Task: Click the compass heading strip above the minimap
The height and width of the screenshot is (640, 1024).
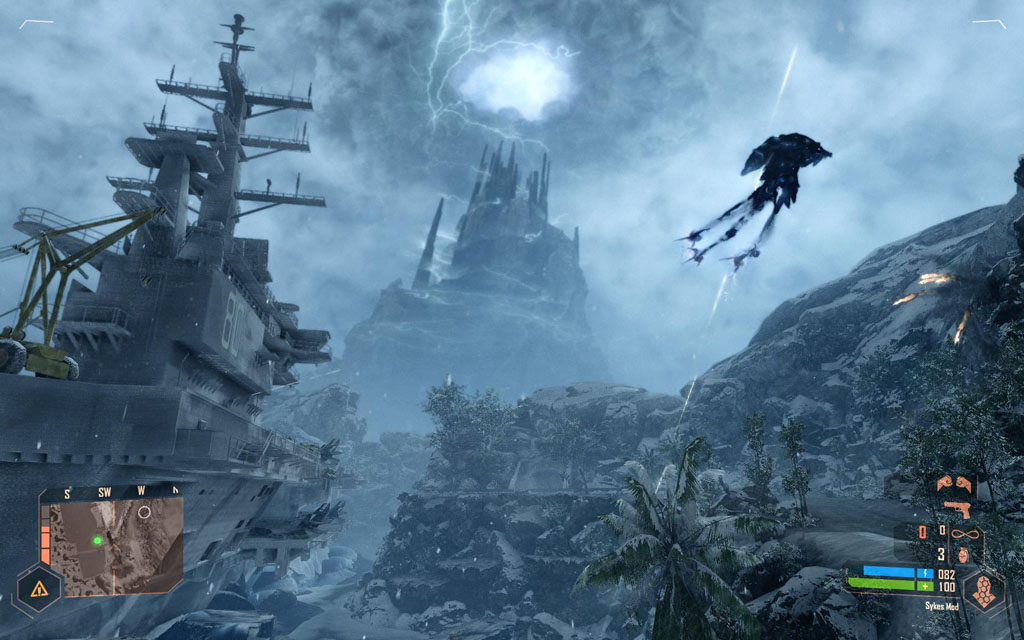Action: point(112,491)
